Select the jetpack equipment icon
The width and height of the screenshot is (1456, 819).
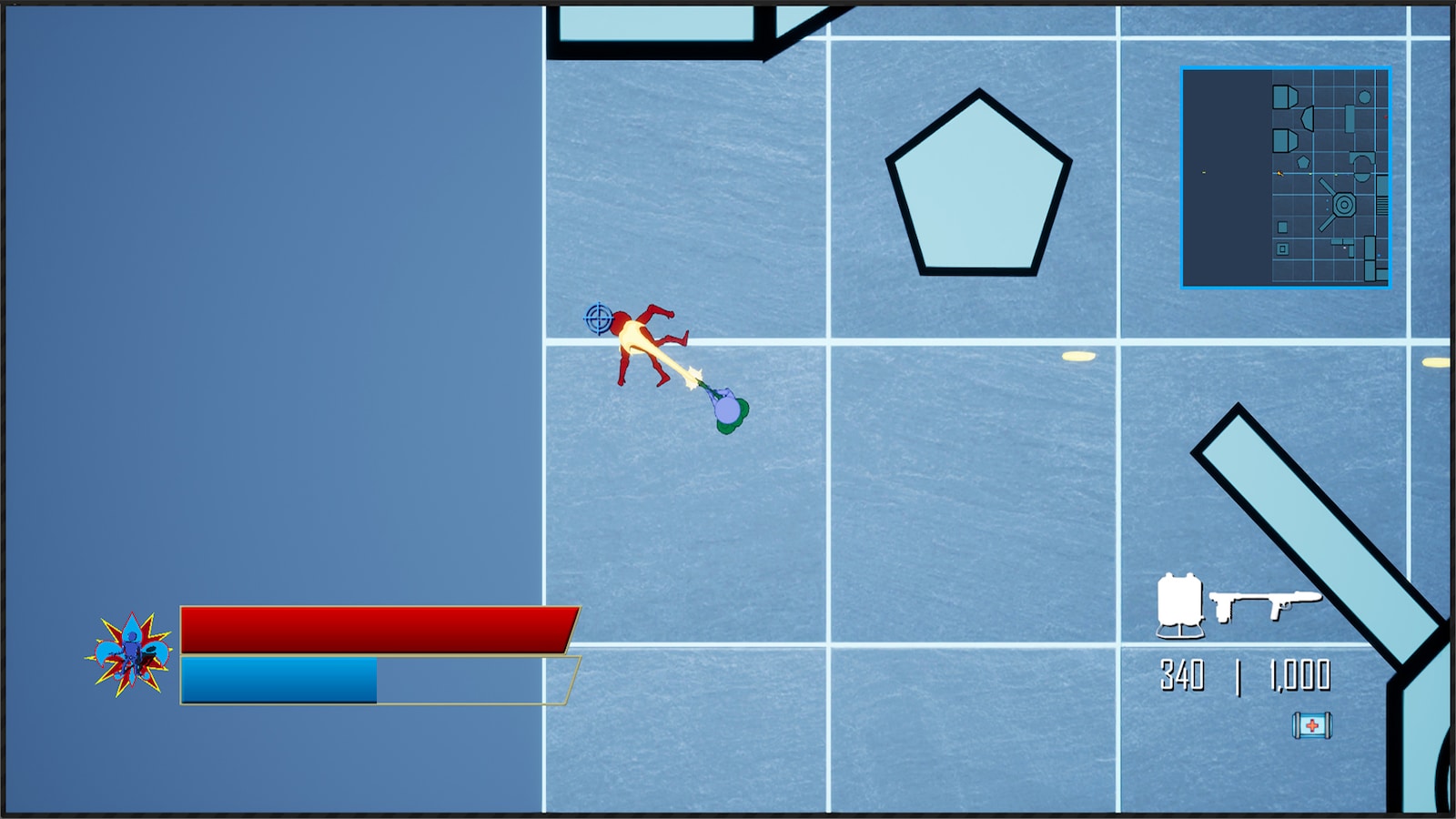click(x=1178, y=602)
